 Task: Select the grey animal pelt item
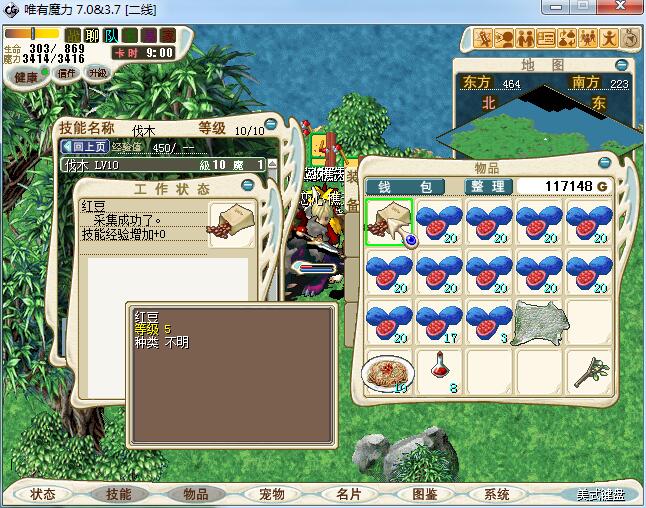pyautogui.click(x=539, y=323)
